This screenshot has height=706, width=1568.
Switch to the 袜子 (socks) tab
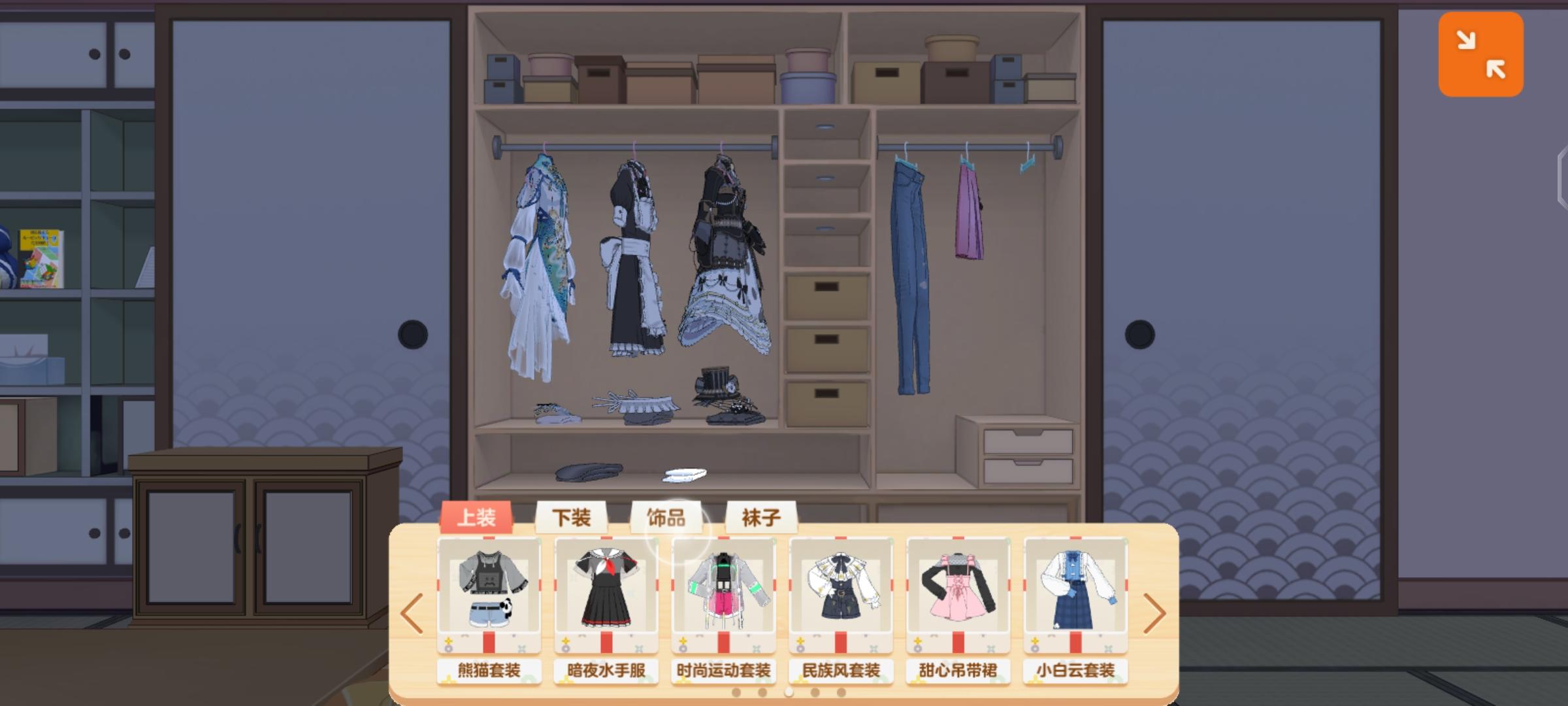[x=762, y=518]
